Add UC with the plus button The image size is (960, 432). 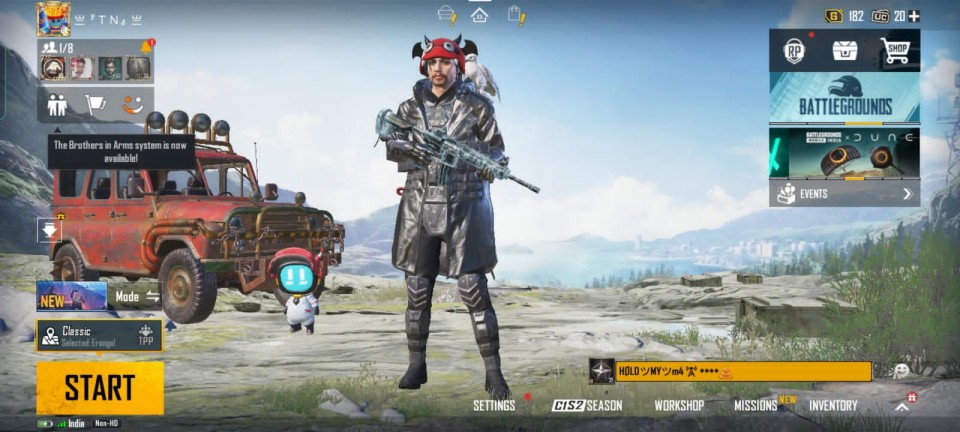pos(914,16)
